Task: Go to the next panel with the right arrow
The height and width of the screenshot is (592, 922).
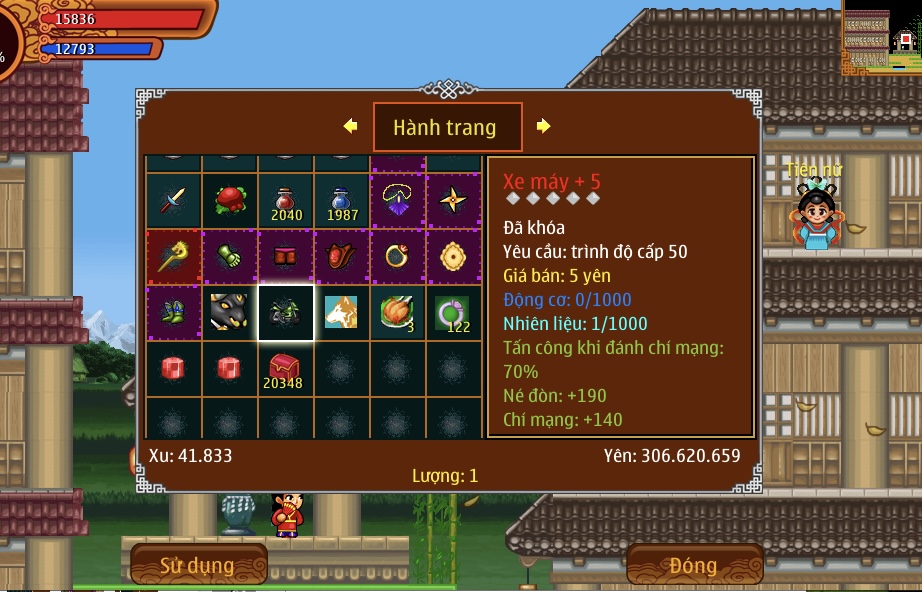Action: point(543,126)
